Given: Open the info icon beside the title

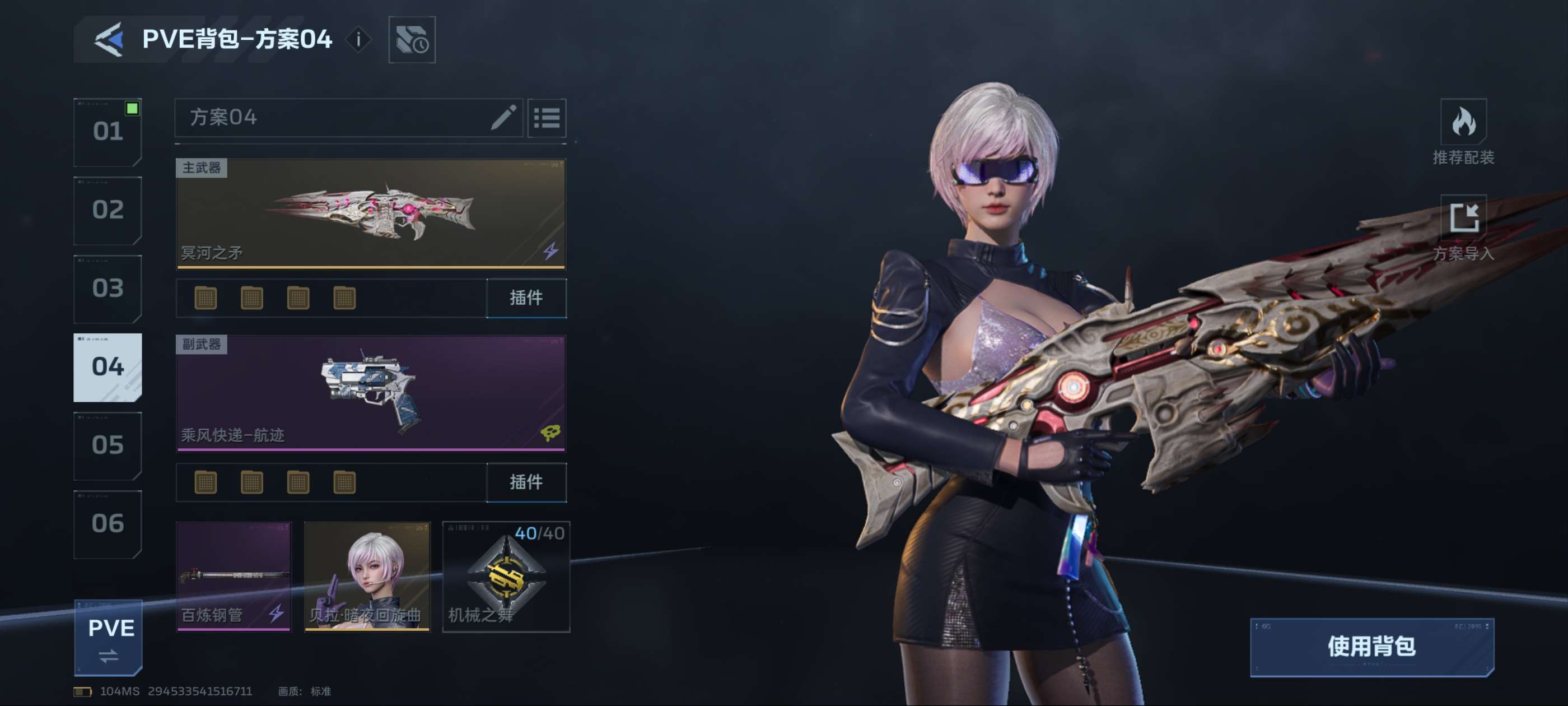Looking at the screenshot, I should pyautogui.click(x=358, y=40).
